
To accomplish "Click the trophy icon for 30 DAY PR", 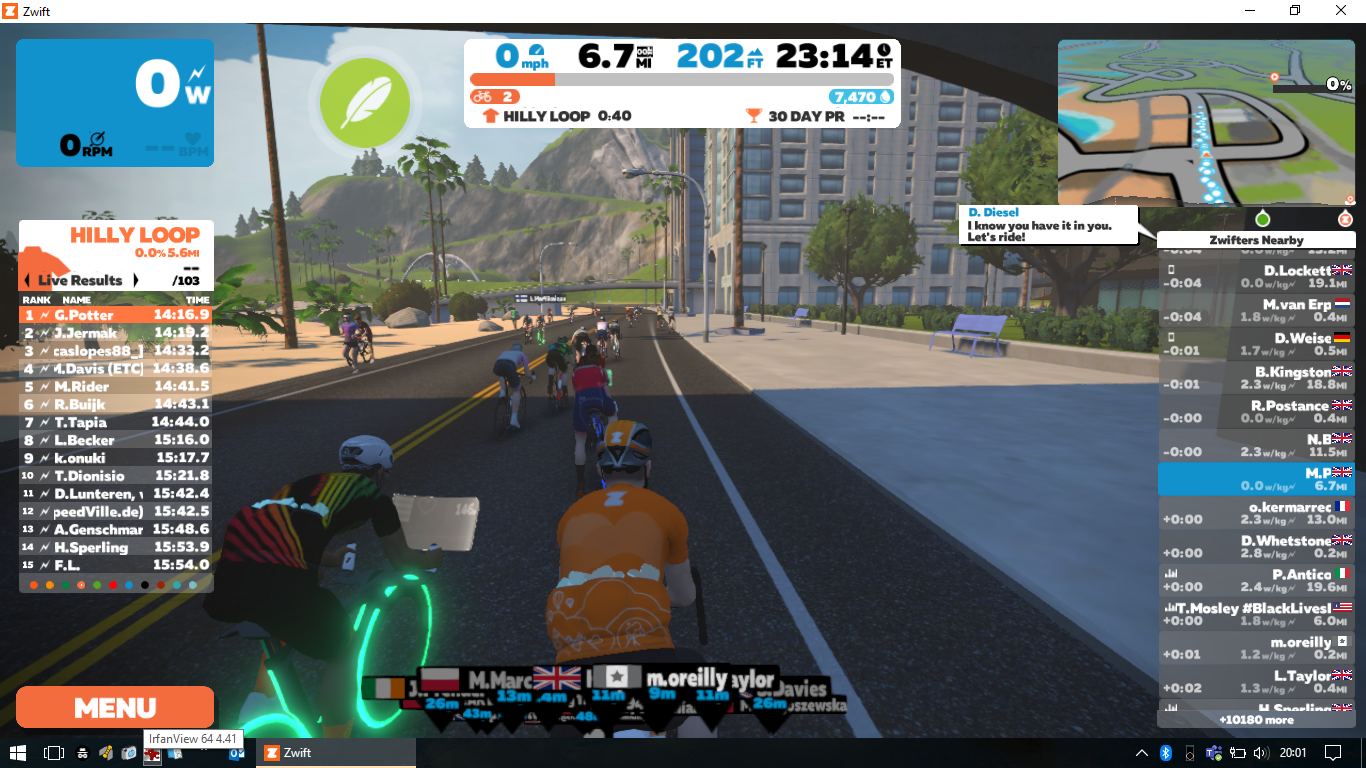I will pyautogui.click(x=755, y=114).
